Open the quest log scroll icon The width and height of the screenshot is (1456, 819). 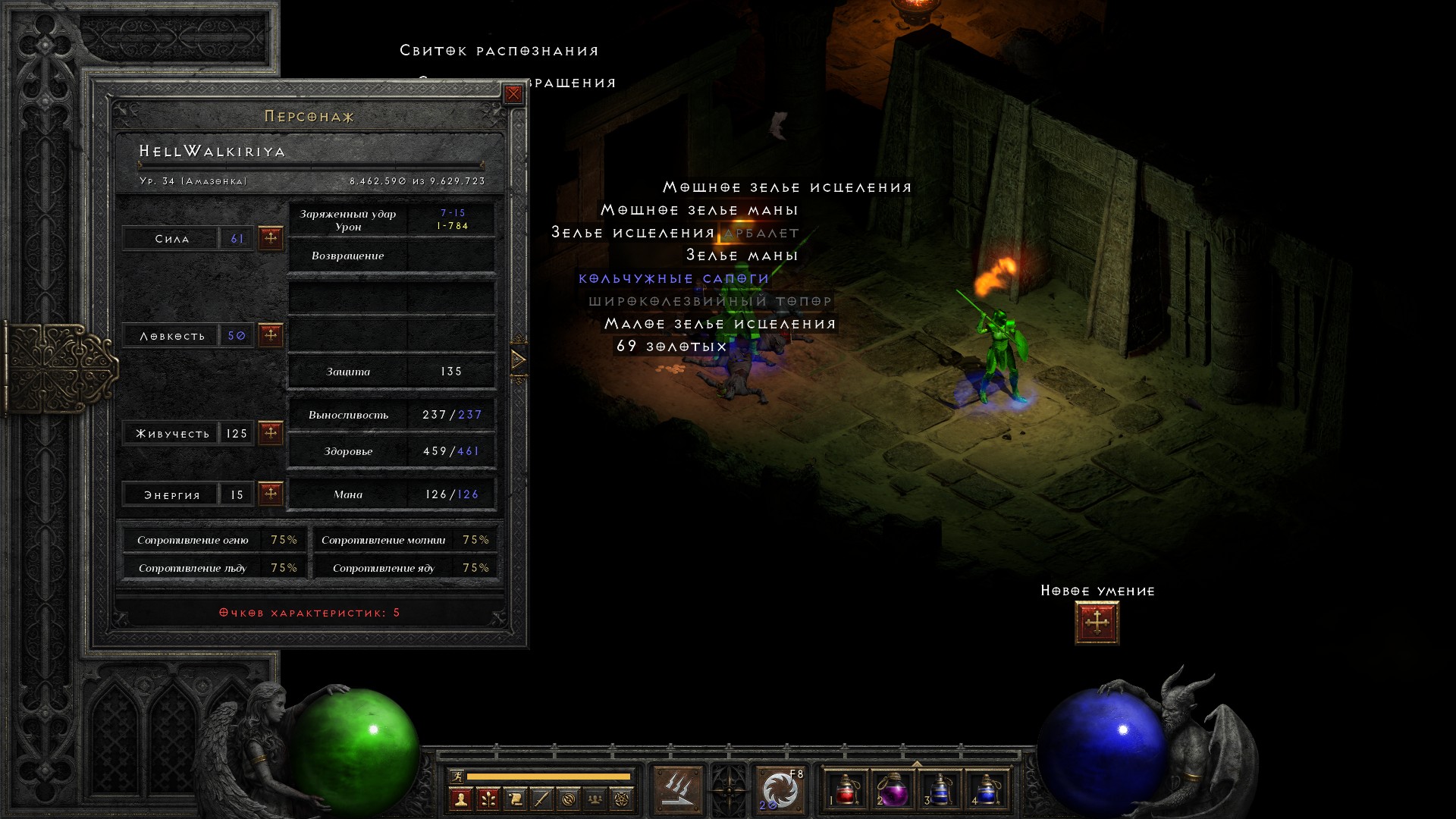pyautogui.click(x=515, y=799)
